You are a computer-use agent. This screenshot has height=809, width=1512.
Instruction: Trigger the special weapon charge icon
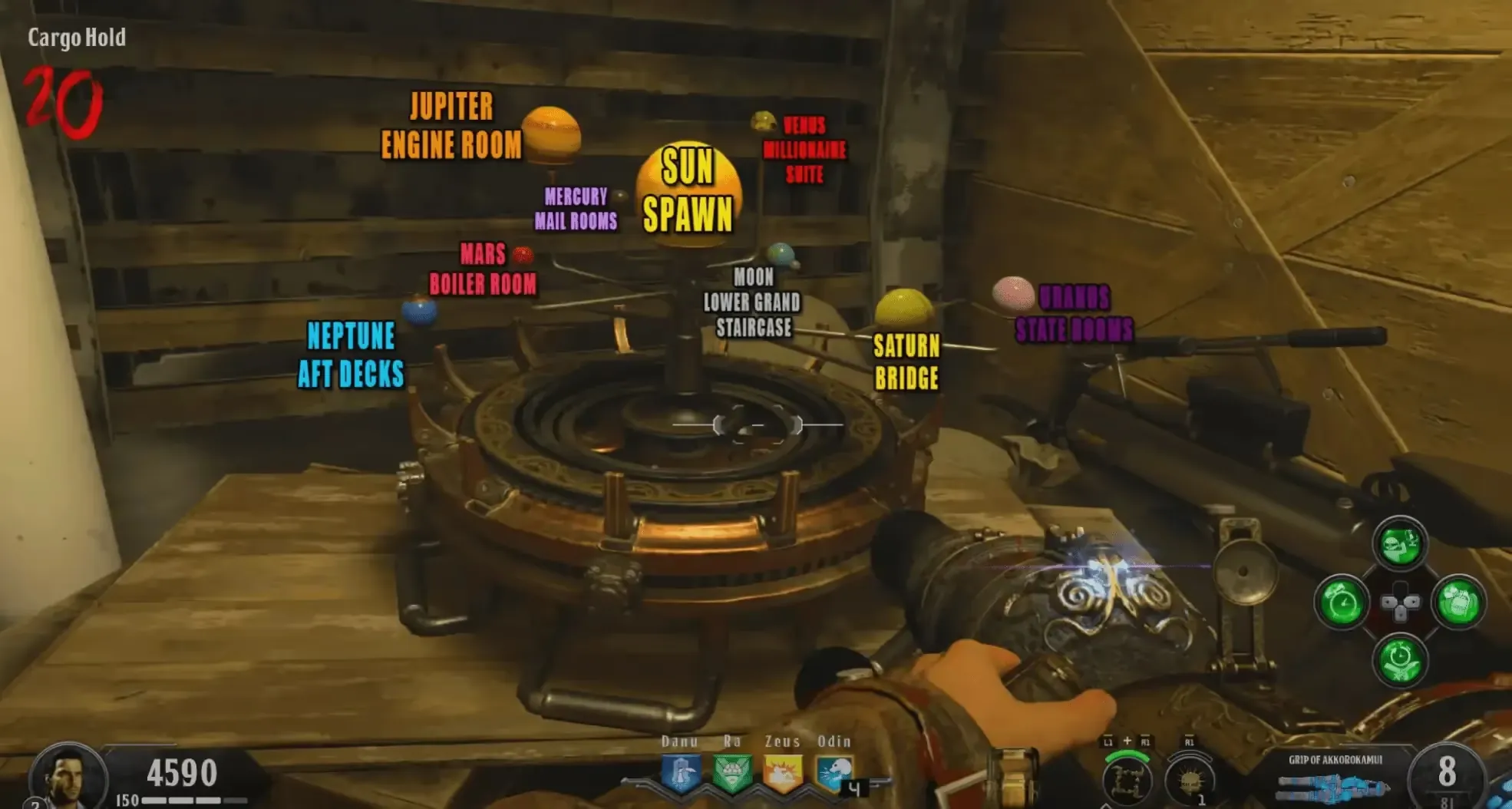[x=1127, y=779]
